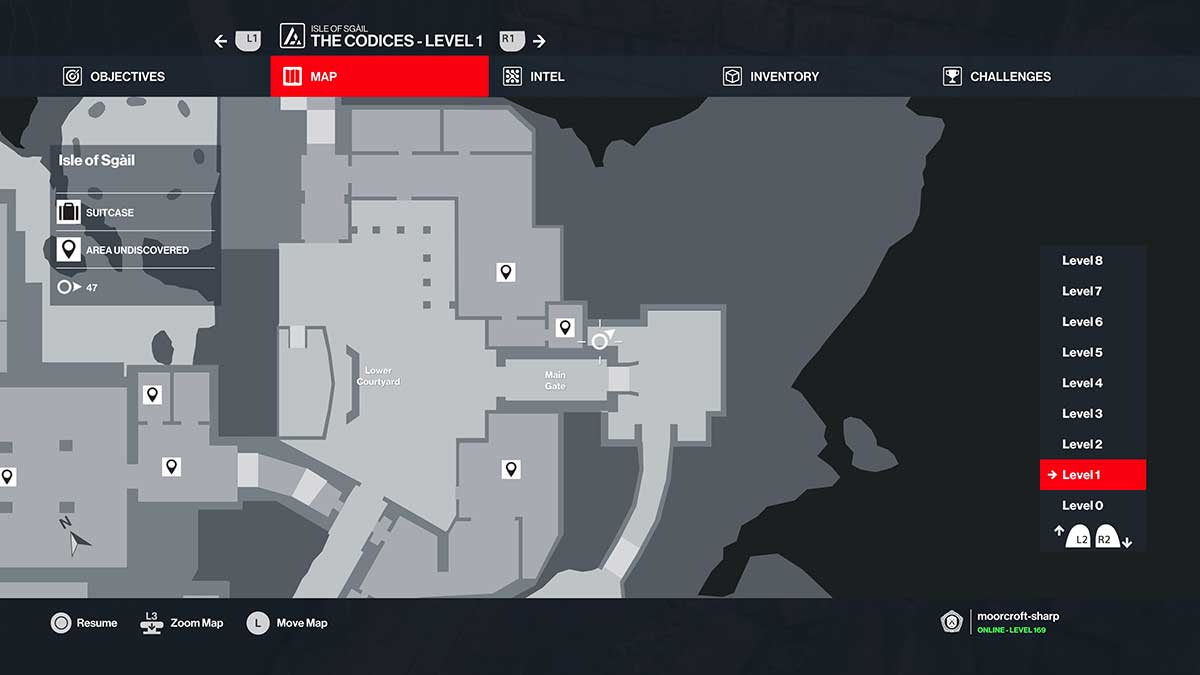Switch to Level 3 map
Viewport: 1200px width, 675px height.
1082,413
